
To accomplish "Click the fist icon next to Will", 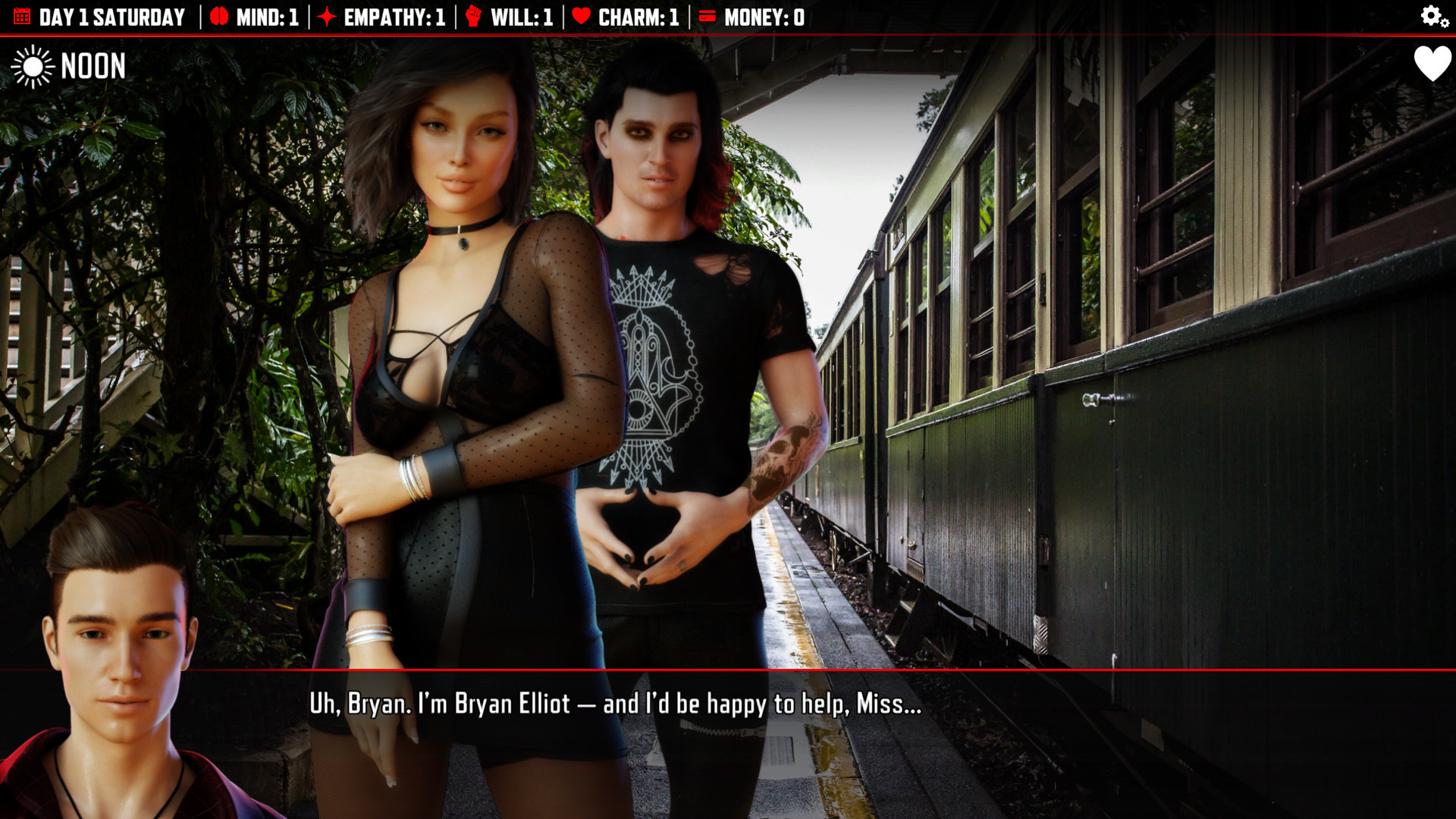I will pyautogui.click(x=474, y=15).
